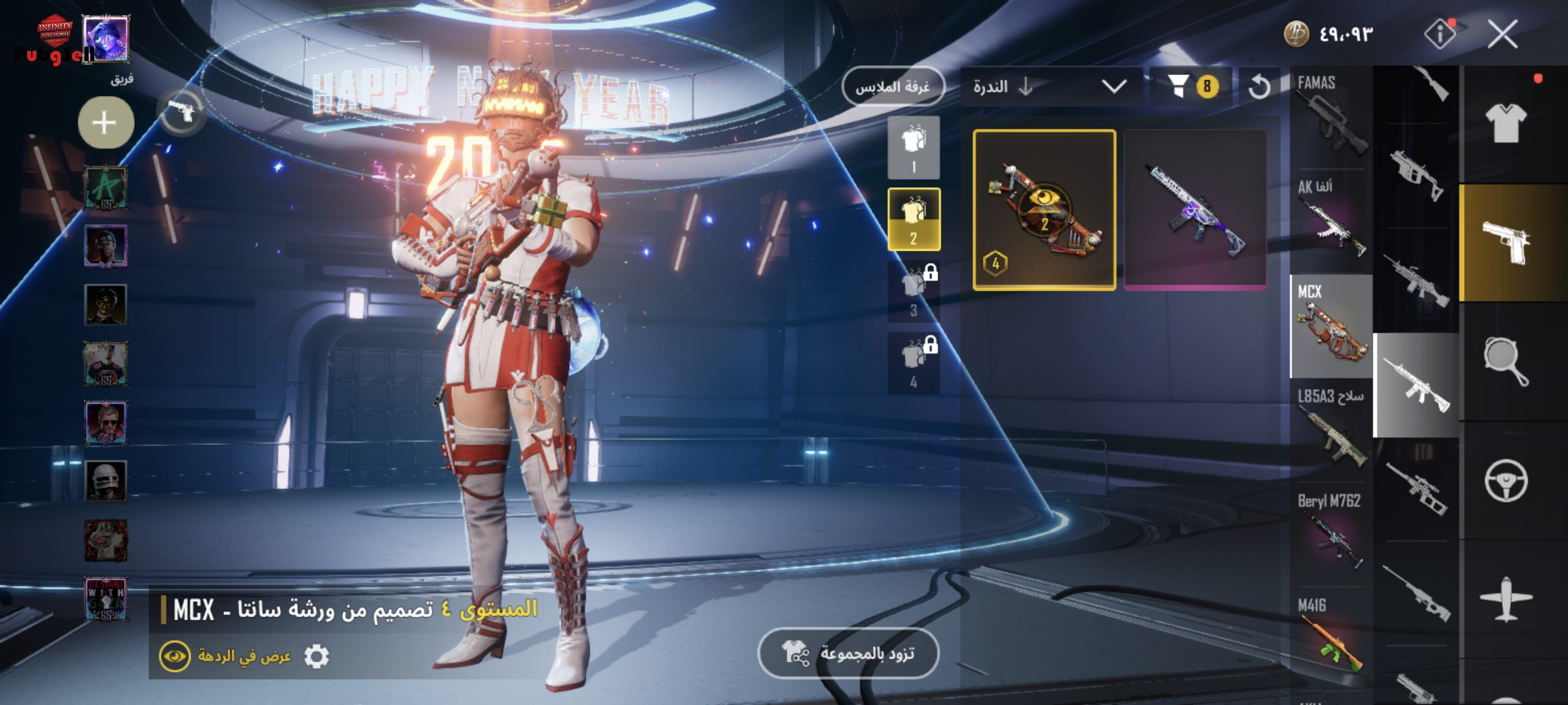Close the inventory screen

pos(1502,34)
